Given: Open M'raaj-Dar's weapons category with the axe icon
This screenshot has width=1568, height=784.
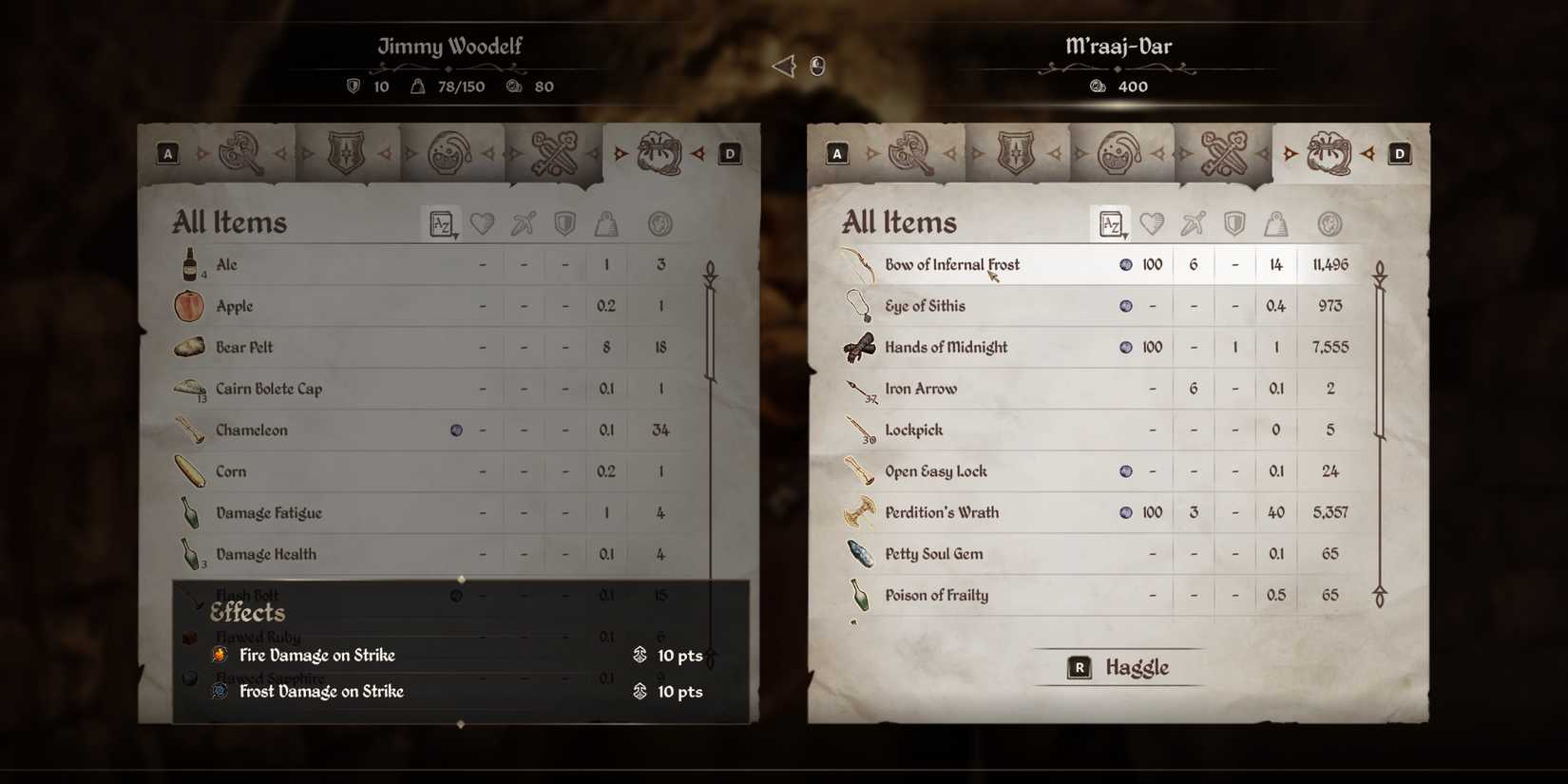Looking at the screenshot, I should (x=908, y=152).
